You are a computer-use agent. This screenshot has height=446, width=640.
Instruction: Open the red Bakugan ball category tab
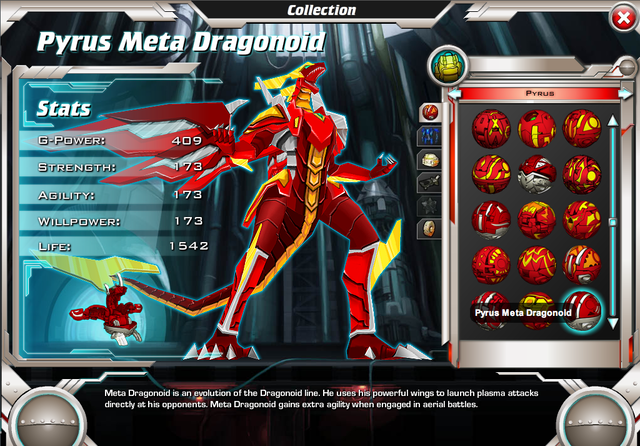coord(431,111)
